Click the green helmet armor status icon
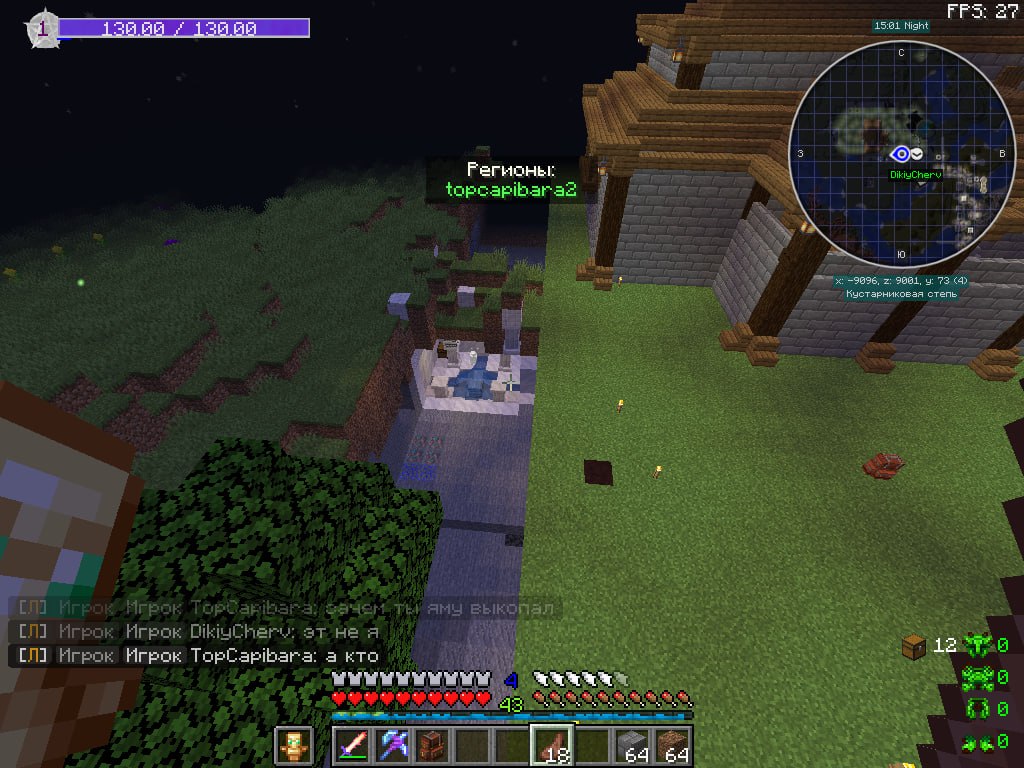 (x=975, y=646)
